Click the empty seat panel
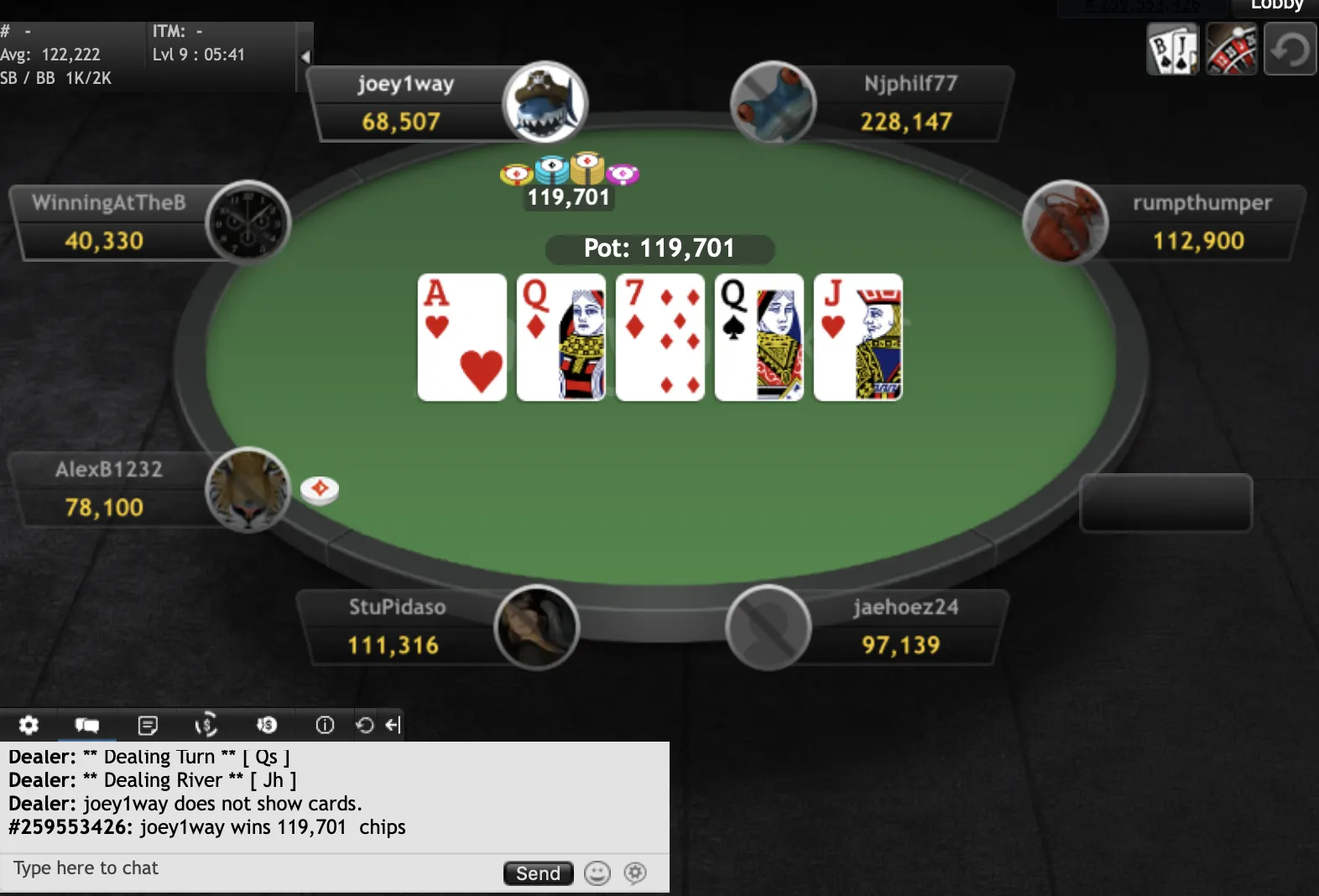 [x=1165, y=503]
